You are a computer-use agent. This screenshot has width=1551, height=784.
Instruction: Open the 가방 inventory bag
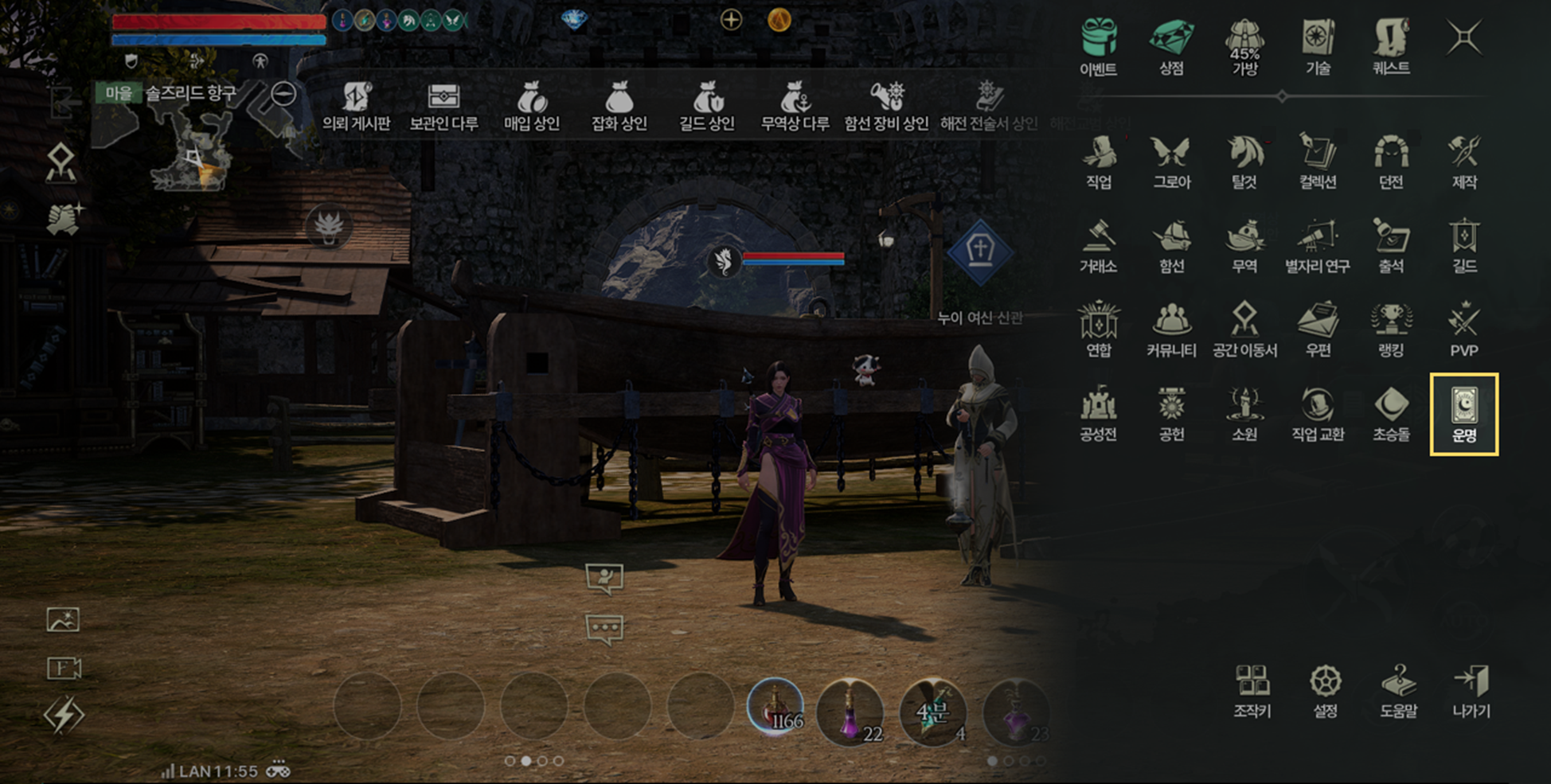(x=1244, y=47)
